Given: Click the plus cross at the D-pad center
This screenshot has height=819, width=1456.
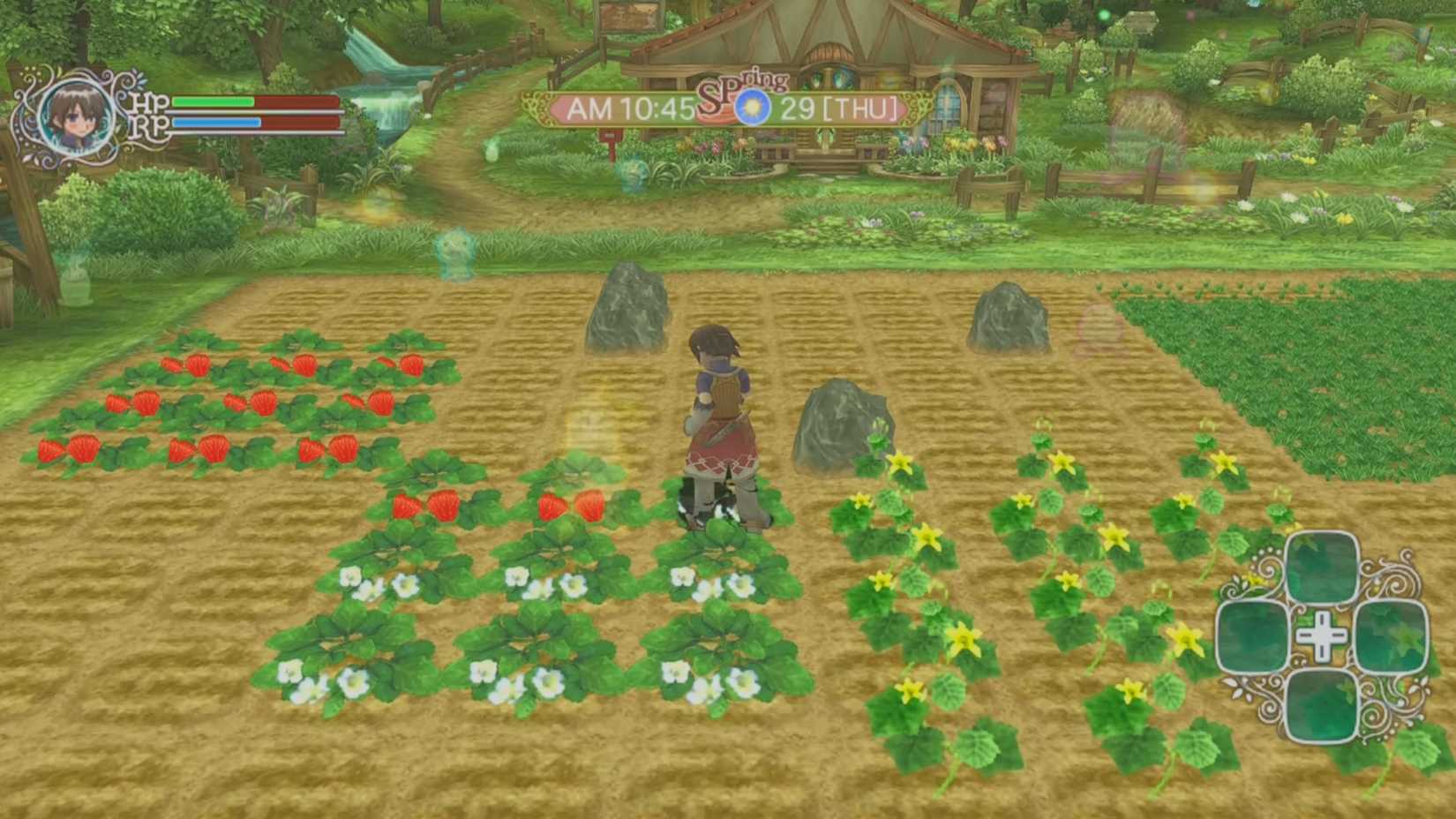Looking at the screenshot, I should [x=1321, y=635].
